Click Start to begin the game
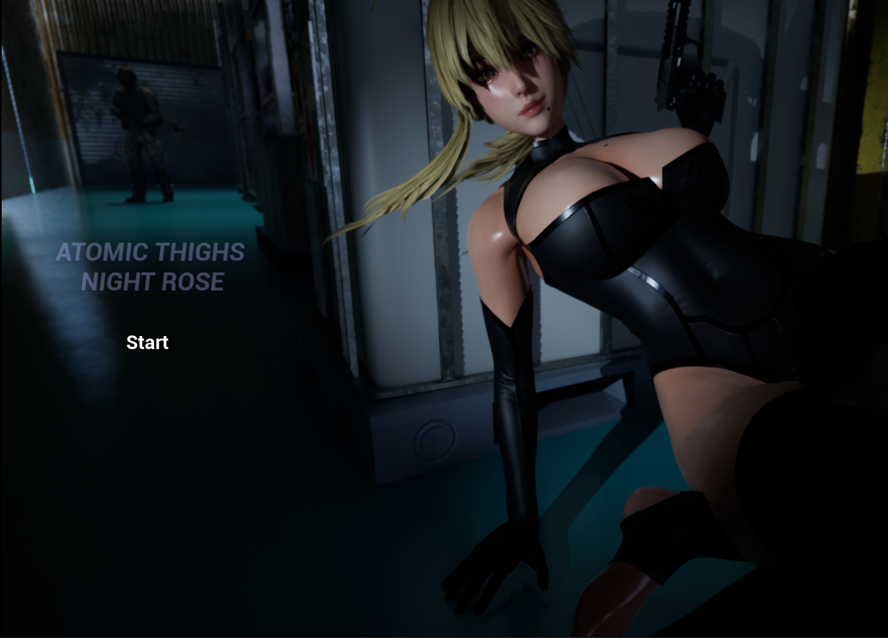Viewport: 888px width, 638px height. click(147, 343)
